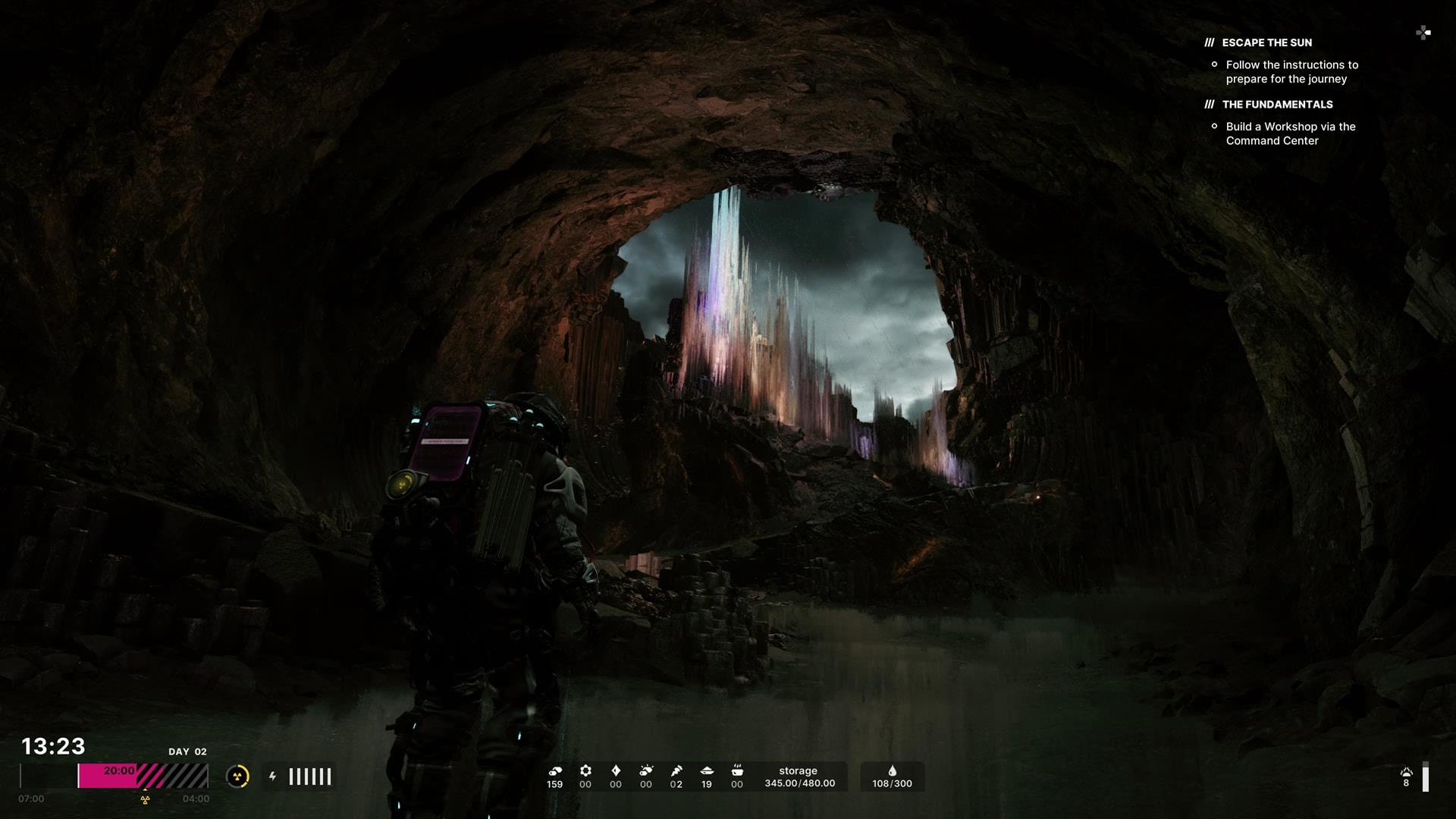Click the Build a Workshop objective text
Viewport: 1456px width, 819px height.
coord(1290,133)
